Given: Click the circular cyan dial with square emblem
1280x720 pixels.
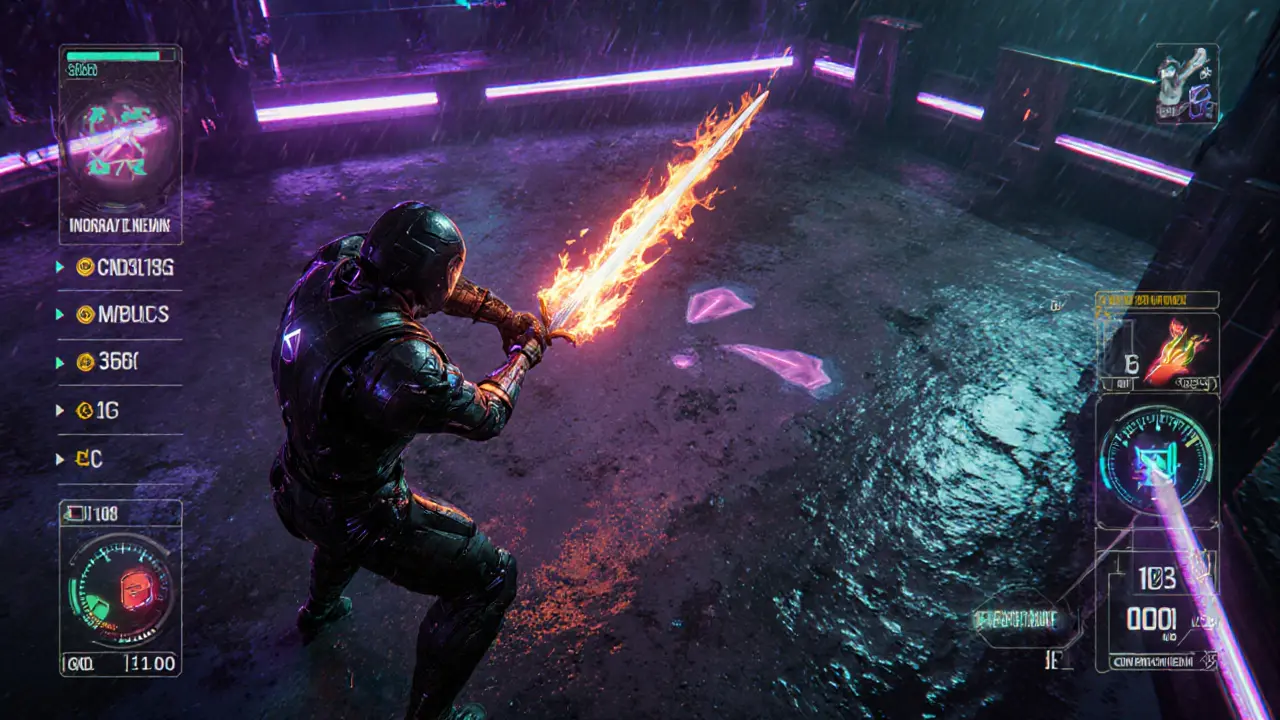Looking at the screenshot, I should click(1157, 460).
